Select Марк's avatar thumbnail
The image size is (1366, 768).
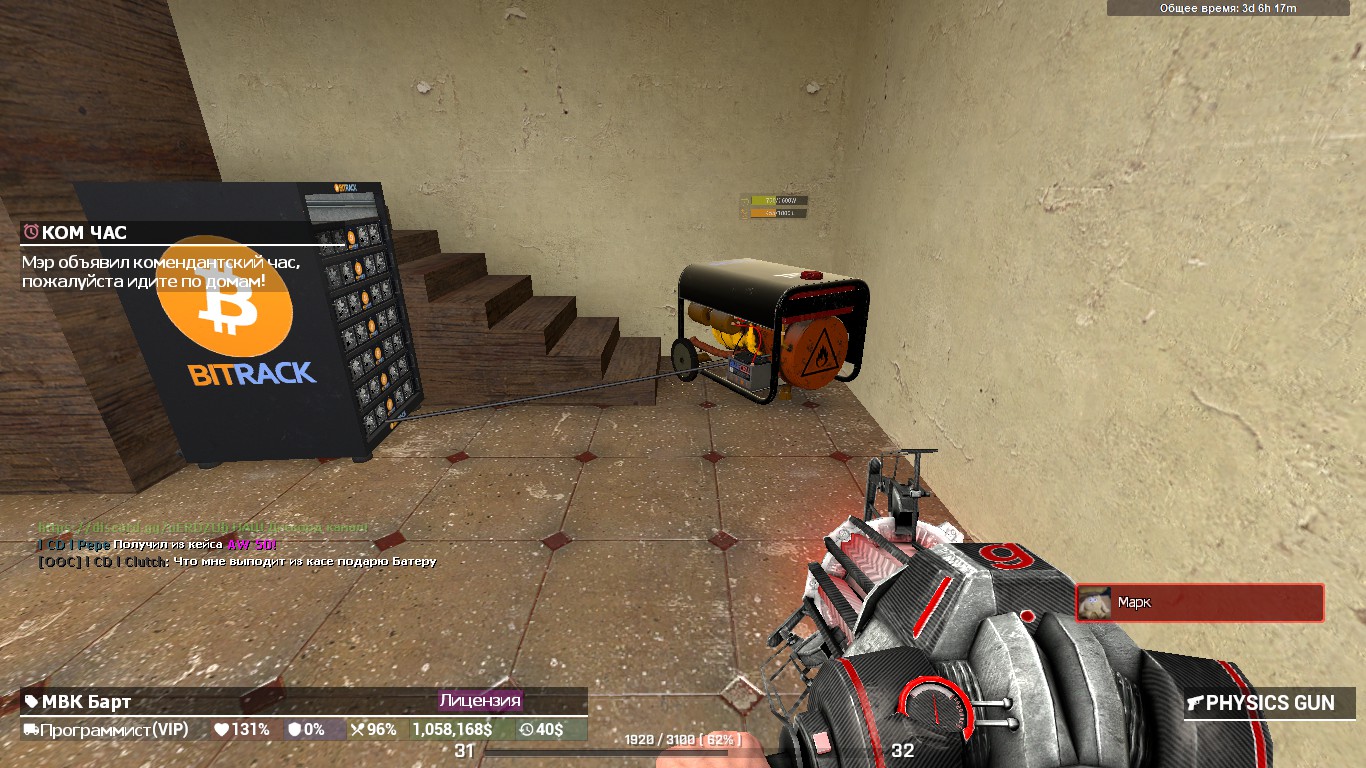pyautogui.click(x=1095, y=603)
